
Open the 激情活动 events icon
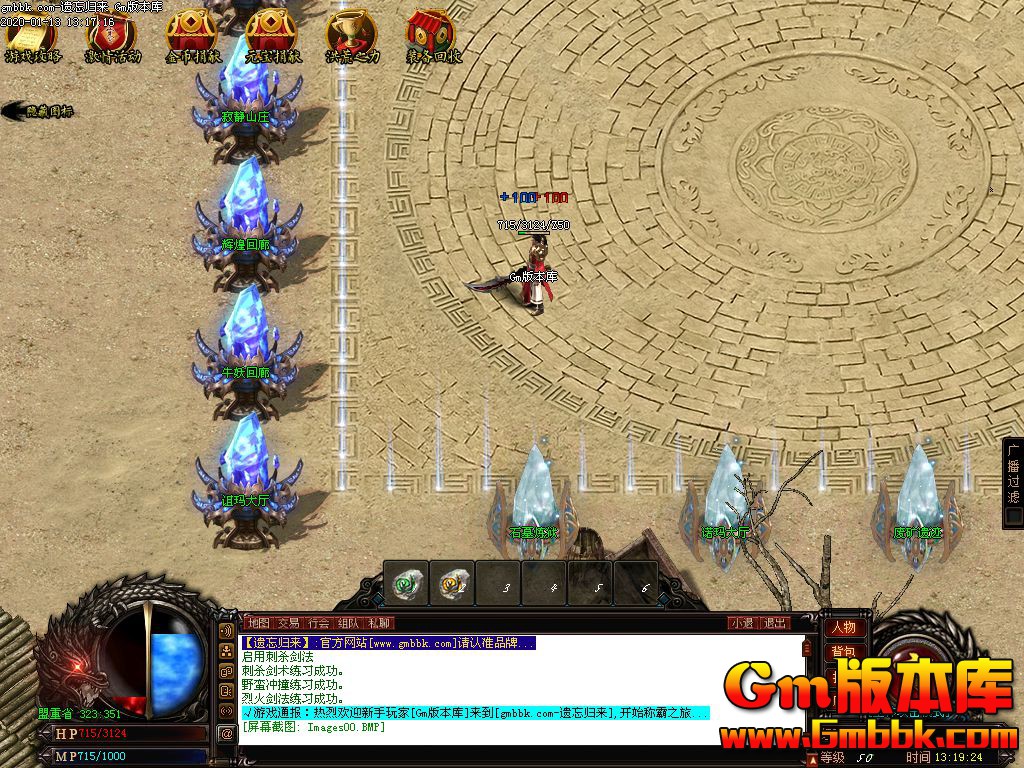(112, 36)
